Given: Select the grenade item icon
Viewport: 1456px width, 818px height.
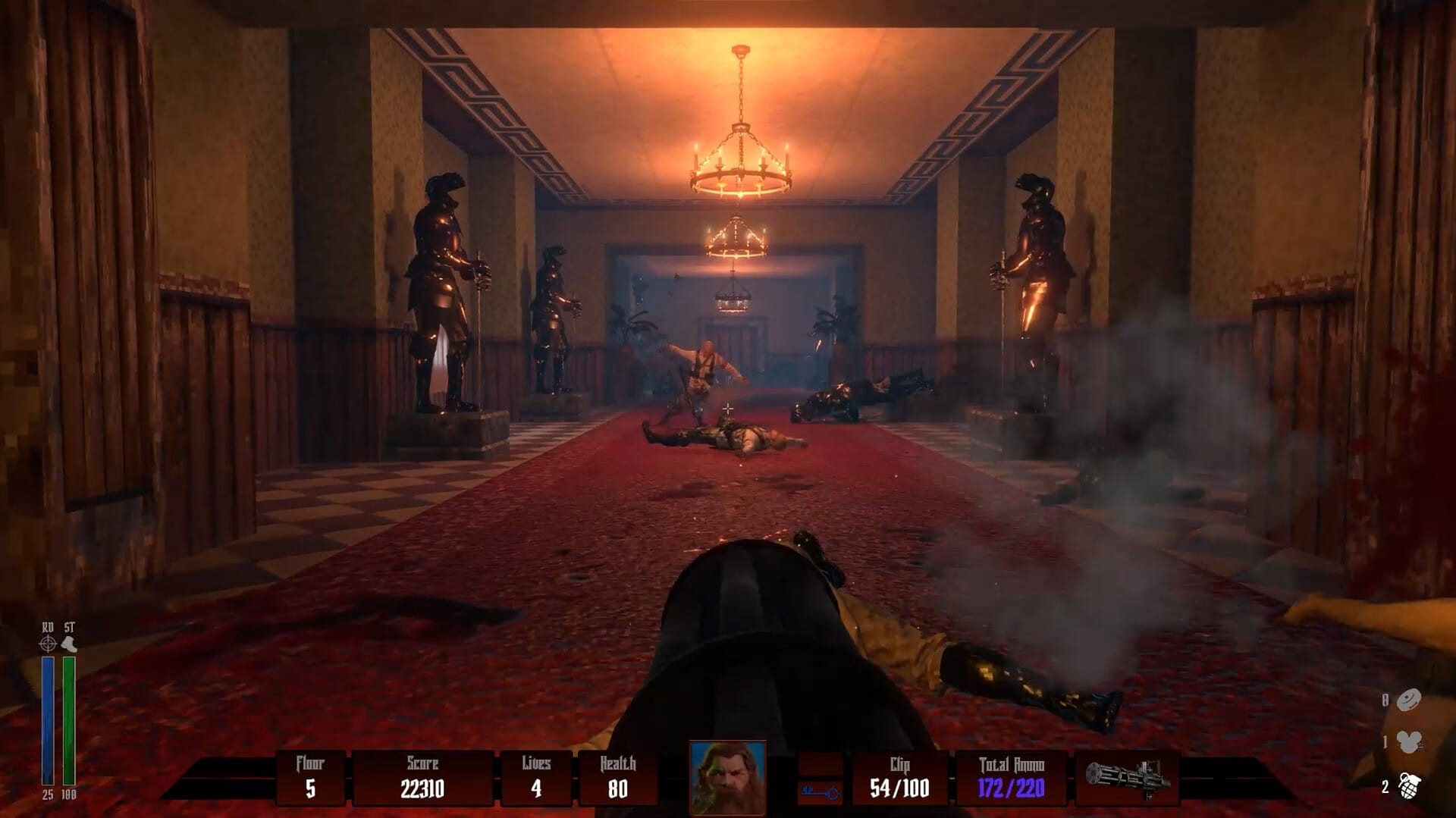Looking at the screenshot, I should coord(1409,788).
